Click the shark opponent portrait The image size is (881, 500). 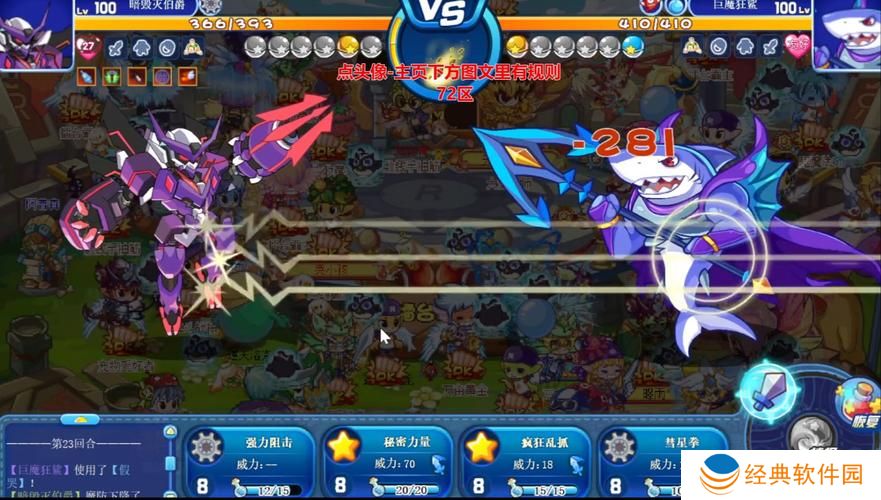(846, 33)
